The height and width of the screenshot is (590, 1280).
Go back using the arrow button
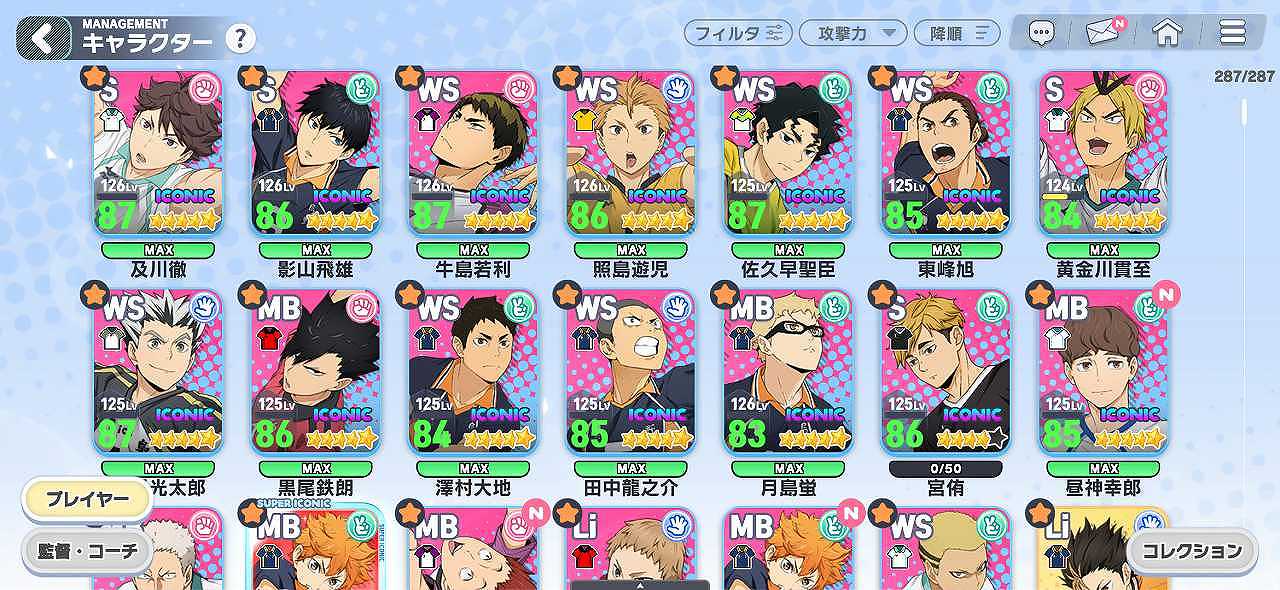coord(43,39)
